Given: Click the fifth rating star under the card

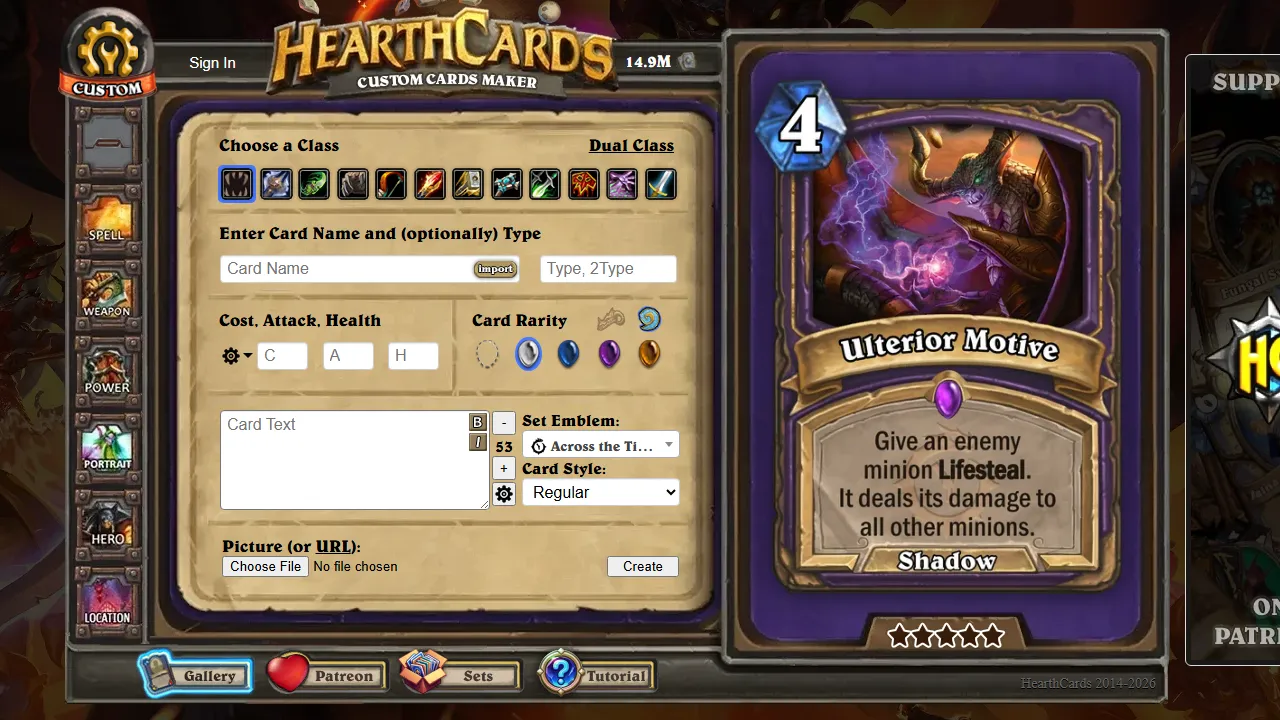Looking at the screenshot, I should [x=993, y=634].
